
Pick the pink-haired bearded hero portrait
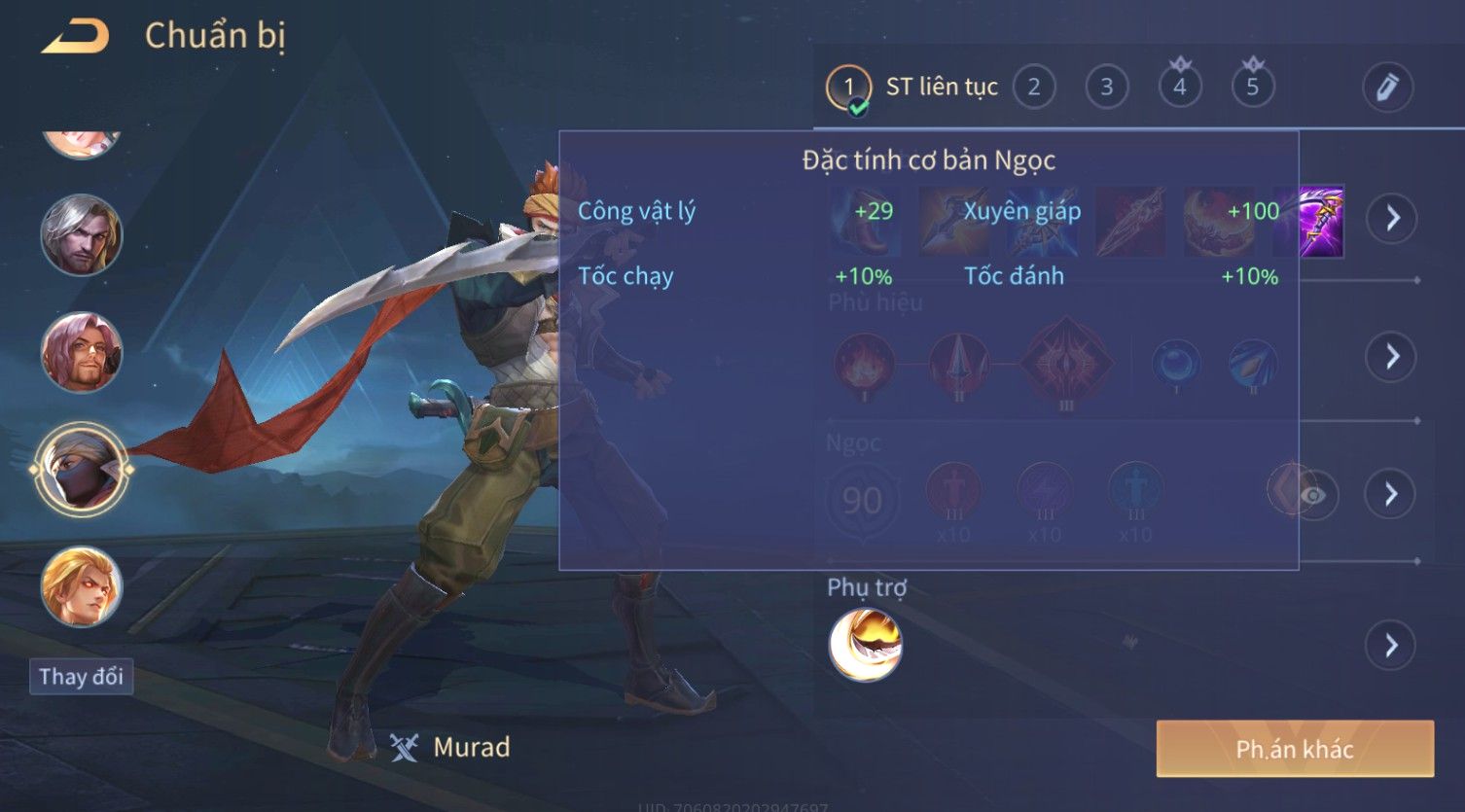click(x=81, y=352)
